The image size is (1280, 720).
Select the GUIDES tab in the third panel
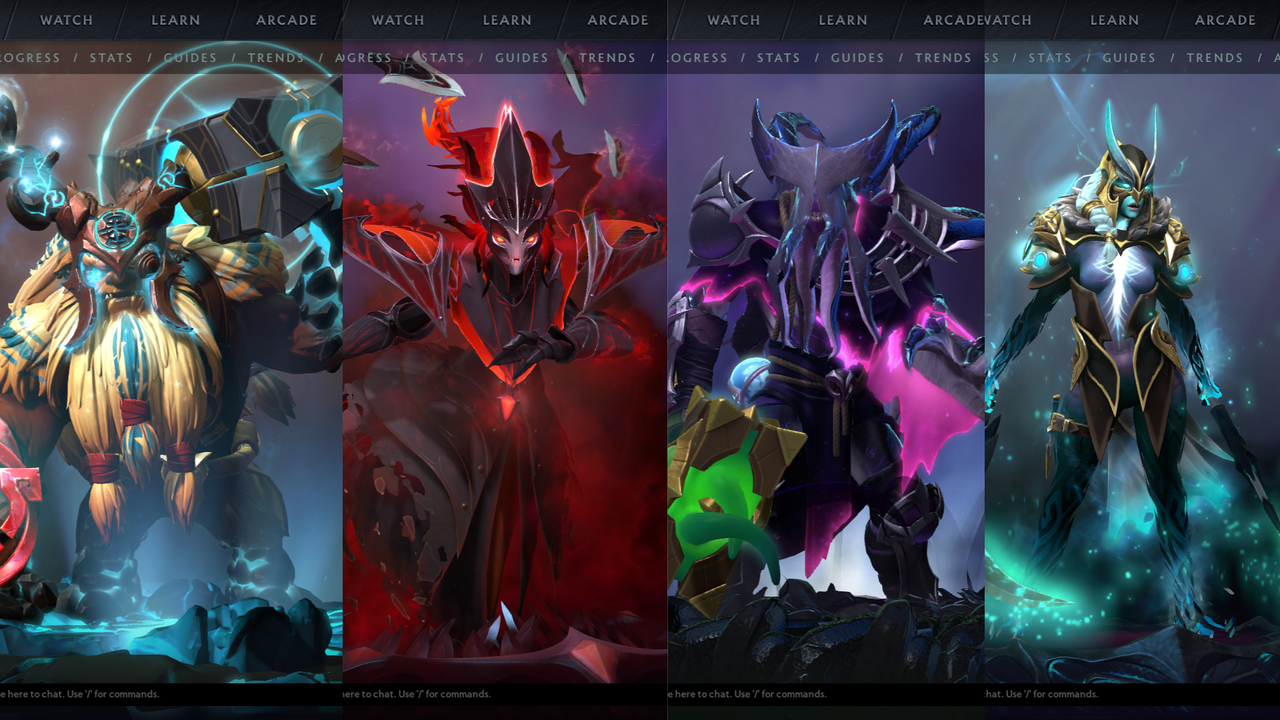tap(857, 58)
